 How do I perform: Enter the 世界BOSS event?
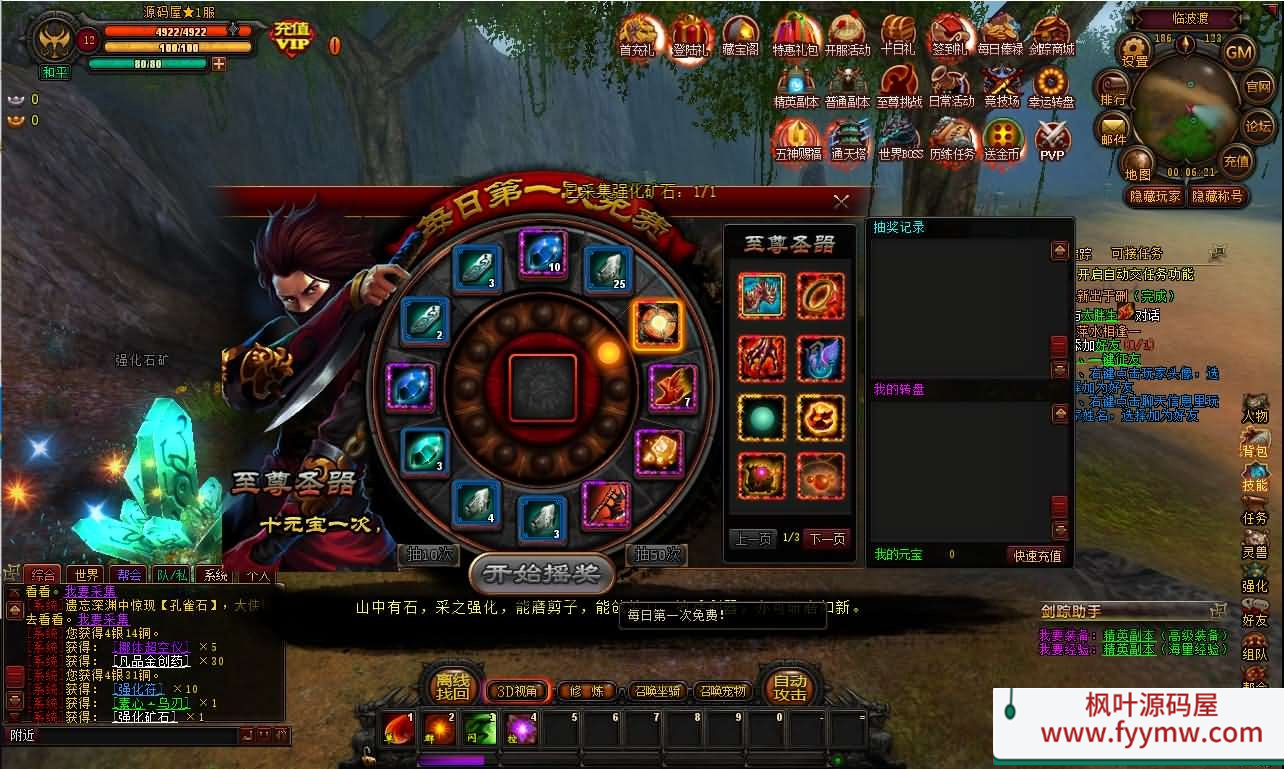900,142
